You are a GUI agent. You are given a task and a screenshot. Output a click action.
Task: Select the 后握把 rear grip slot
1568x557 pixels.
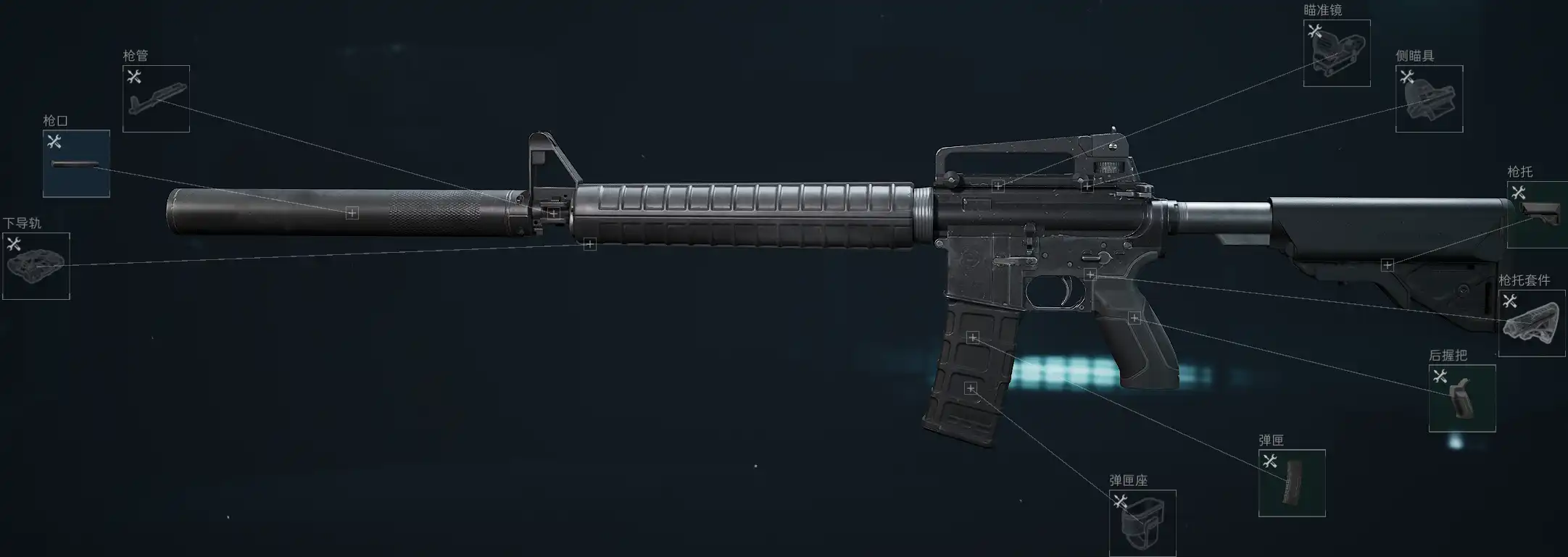[x=1461, y=398]
